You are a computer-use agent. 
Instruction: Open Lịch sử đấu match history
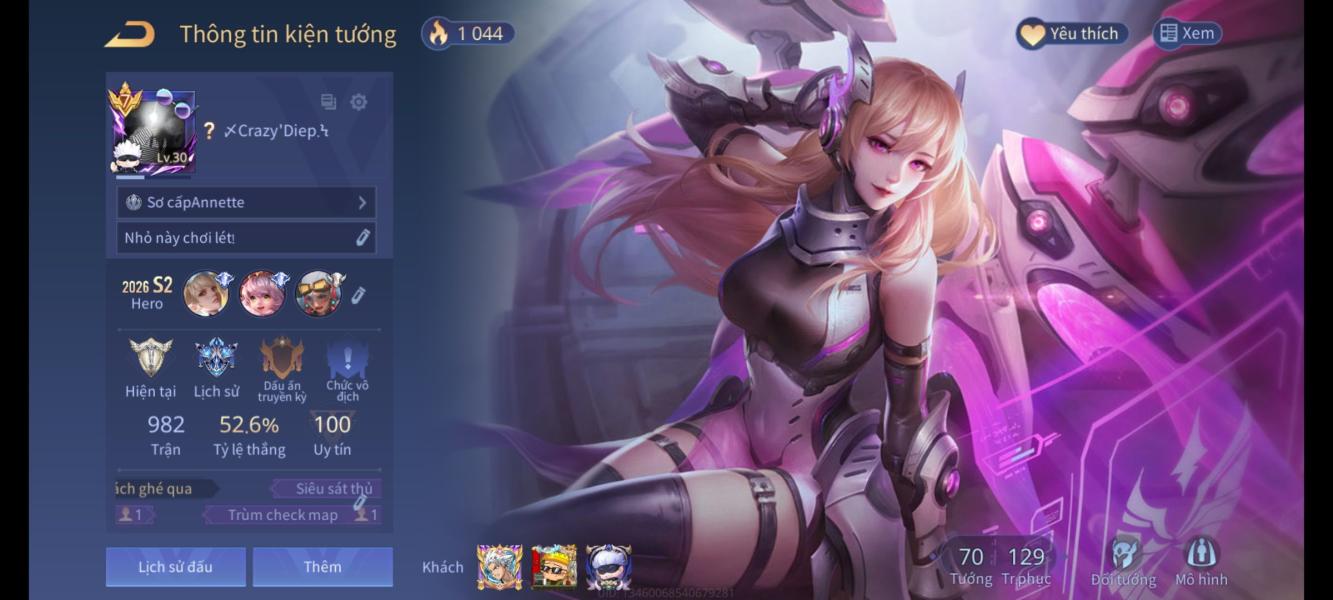pos(175,567)
